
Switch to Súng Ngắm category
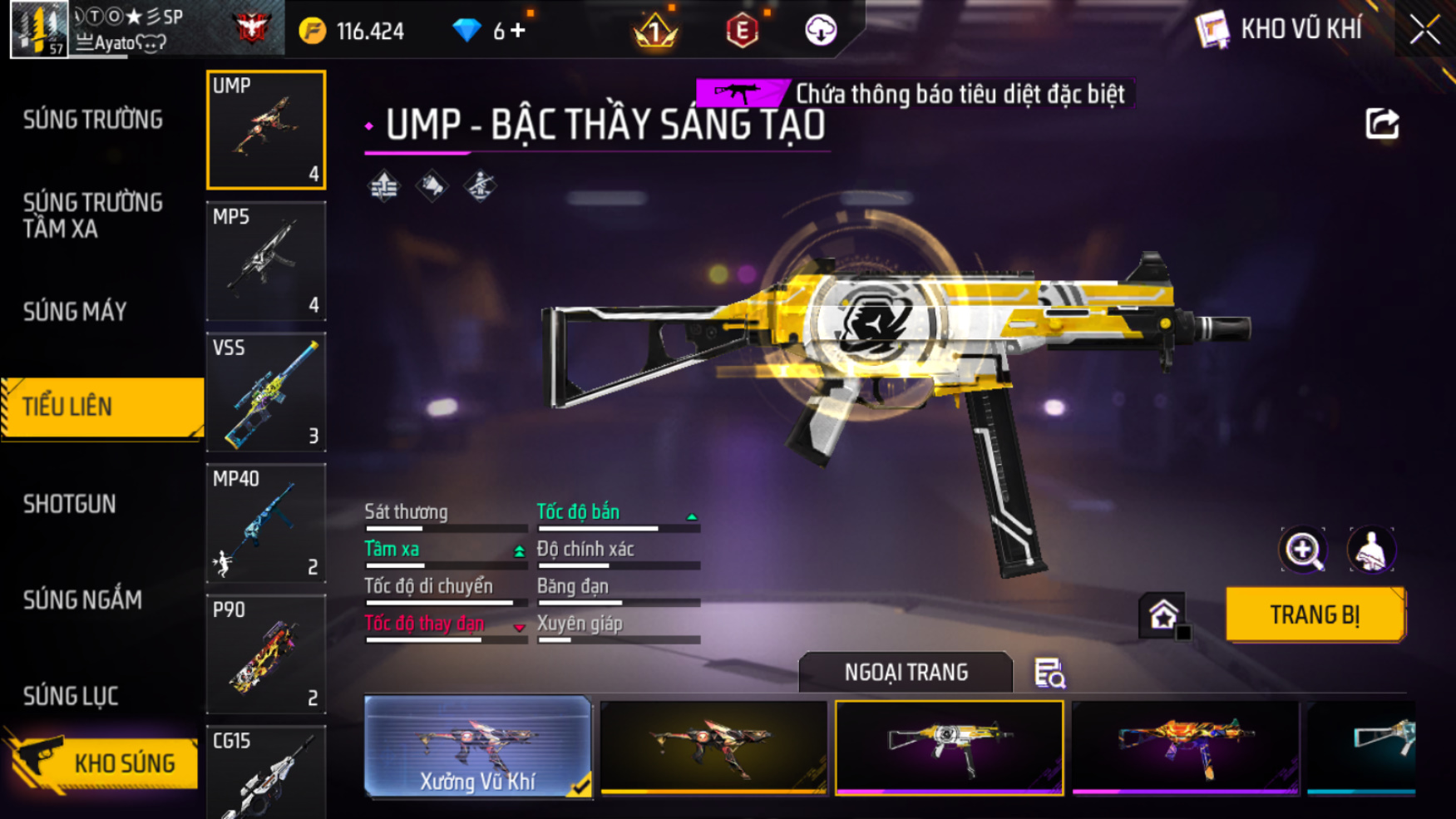[x=82, y=599]
